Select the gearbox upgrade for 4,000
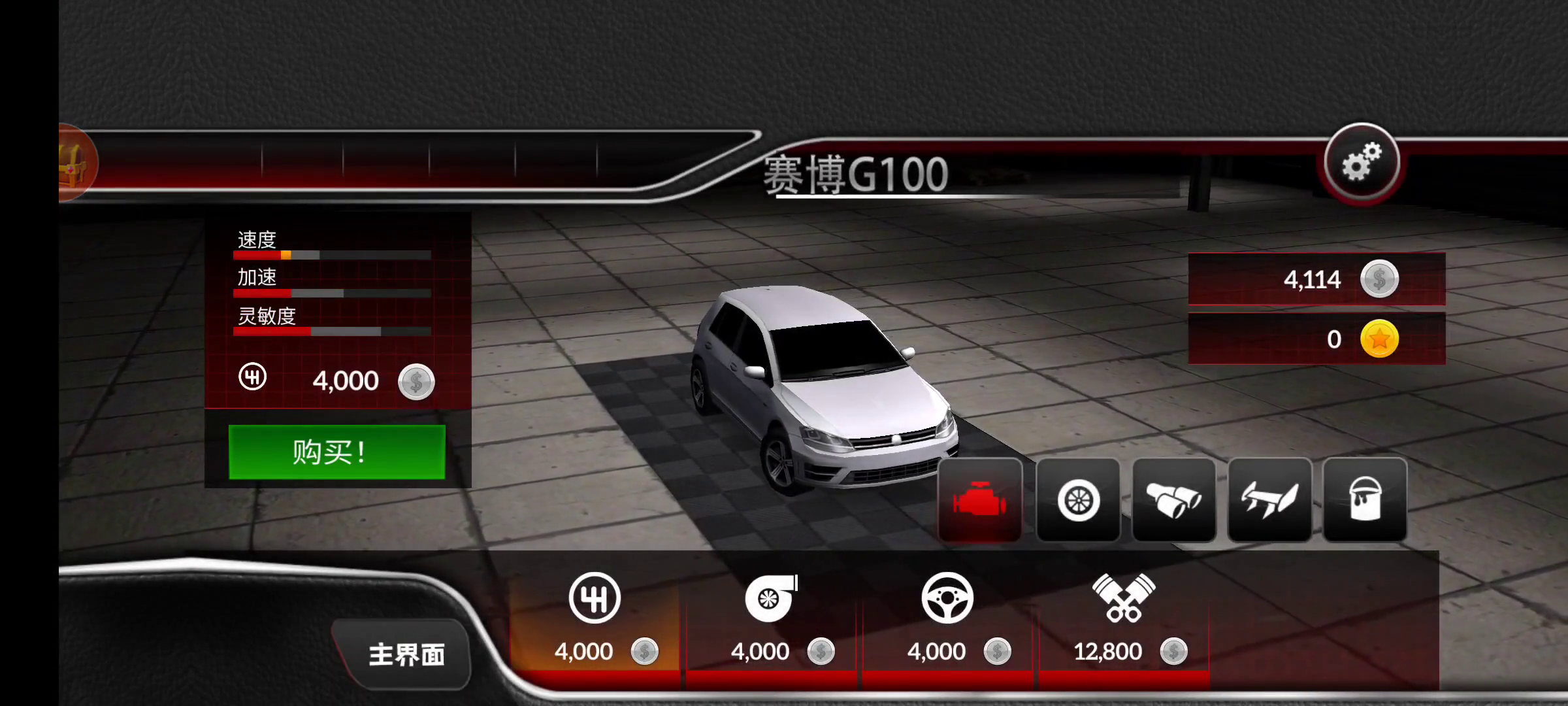 (x=595, y=618)
